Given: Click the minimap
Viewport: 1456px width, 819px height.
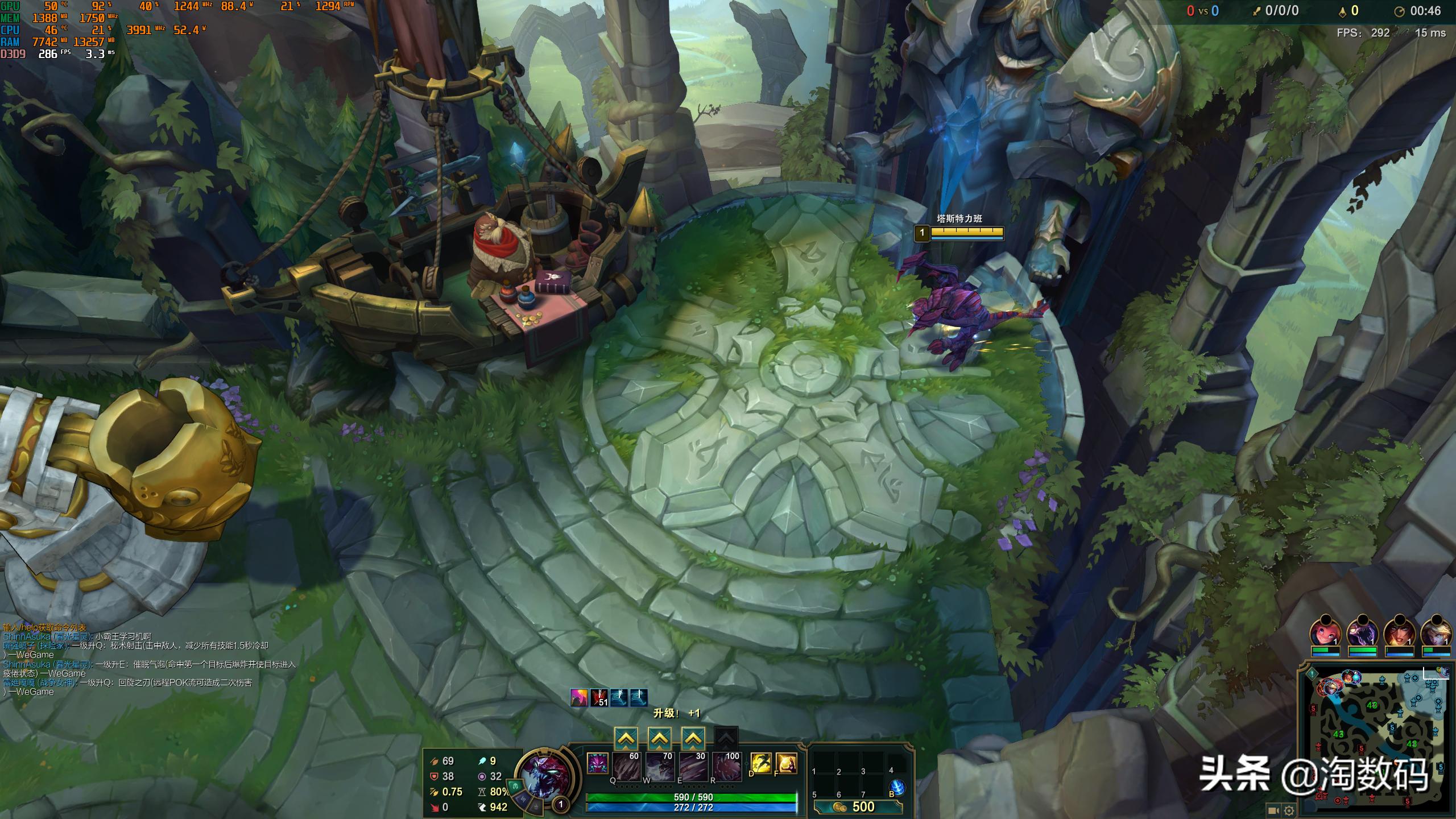Looking at the screenshot, I should pos(1376,739).
